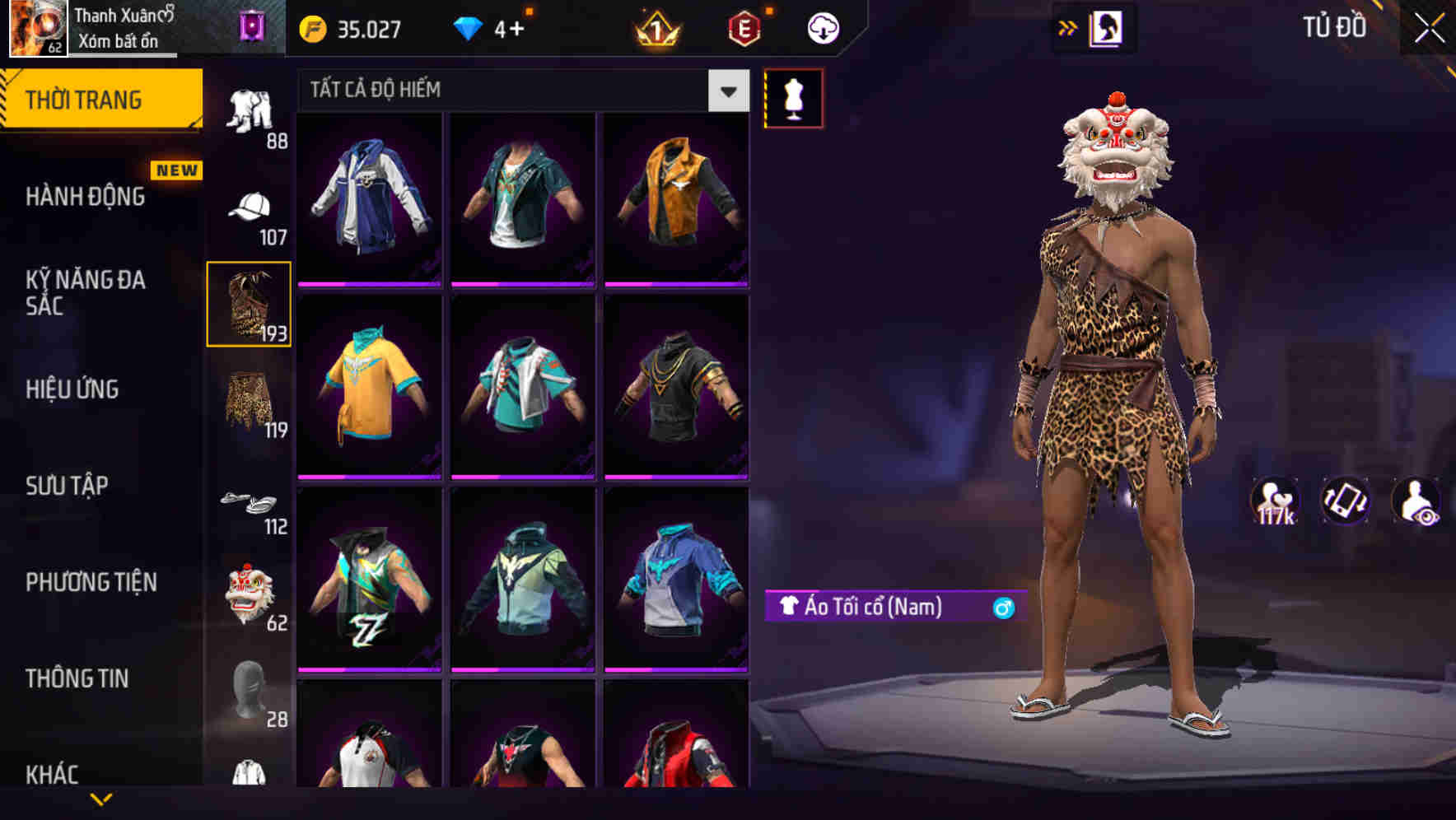Click the diamond currency icon
This screenshot has width=1456, height=820.
(468, 27)
